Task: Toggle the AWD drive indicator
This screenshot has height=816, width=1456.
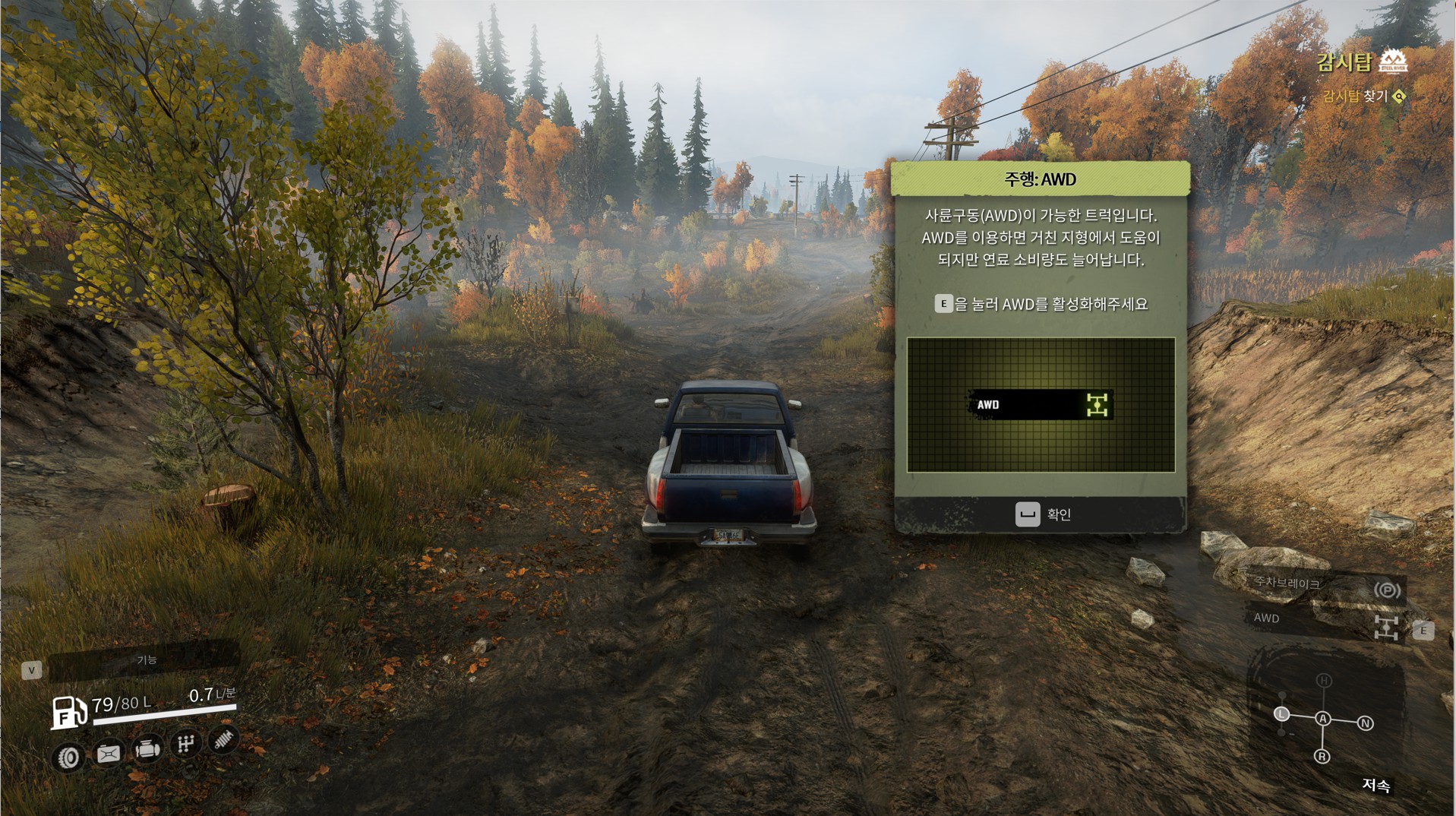Action: [1386, 627]
